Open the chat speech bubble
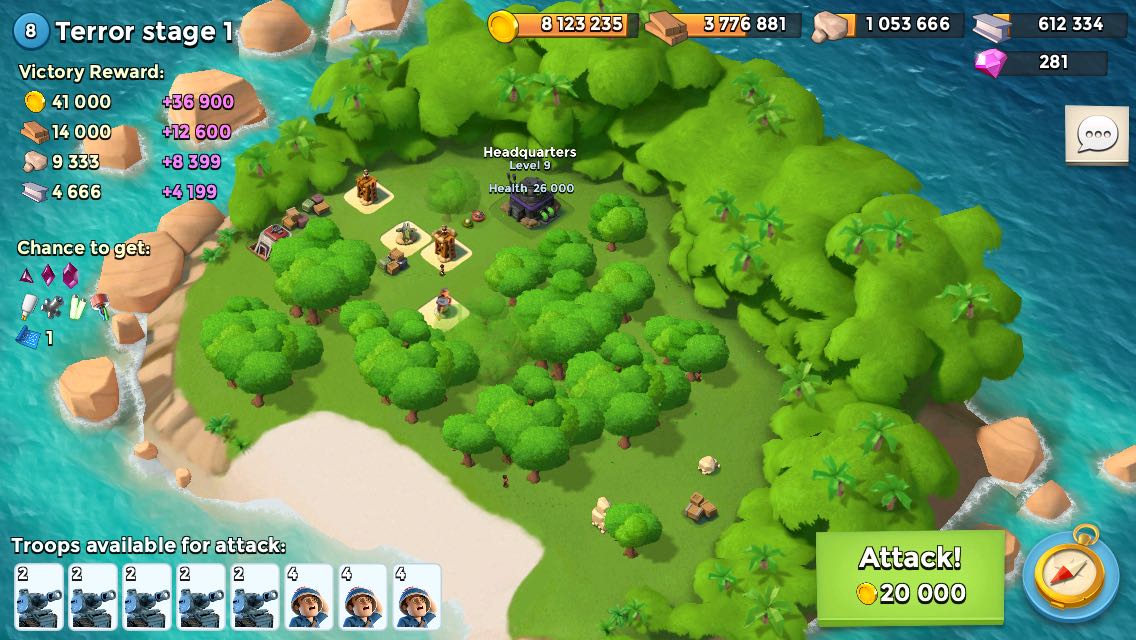1136x640 pixels. [1096, 134]
